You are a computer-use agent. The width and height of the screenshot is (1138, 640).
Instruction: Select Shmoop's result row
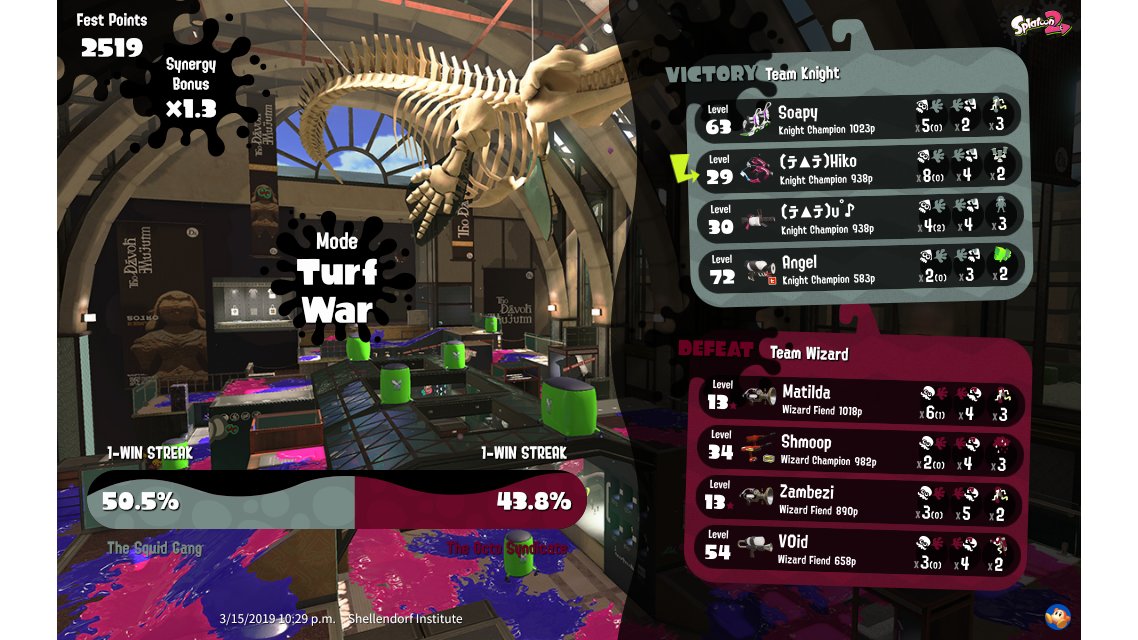pyautogui.click(x=861, y=448)
